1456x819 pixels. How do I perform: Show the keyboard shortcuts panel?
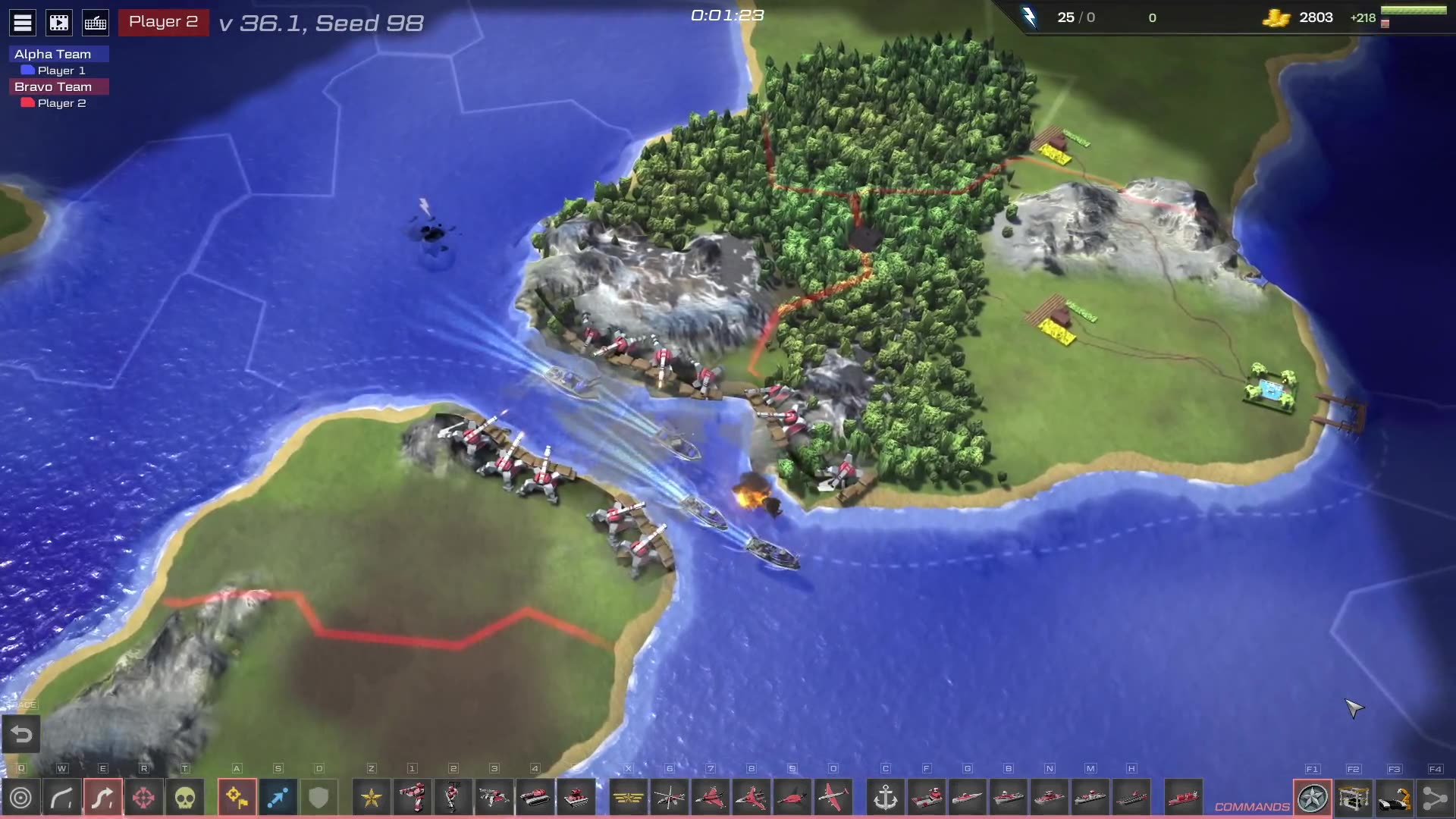pyautogui.click(x=96, y=23)
